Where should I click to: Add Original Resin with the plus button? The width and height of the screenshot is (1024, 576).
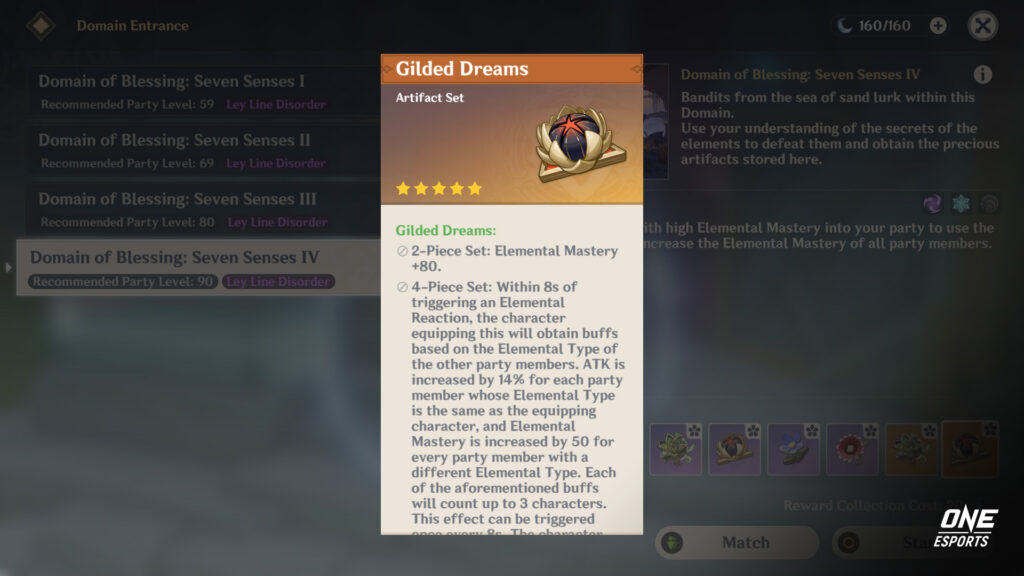(x=938, y=26)
